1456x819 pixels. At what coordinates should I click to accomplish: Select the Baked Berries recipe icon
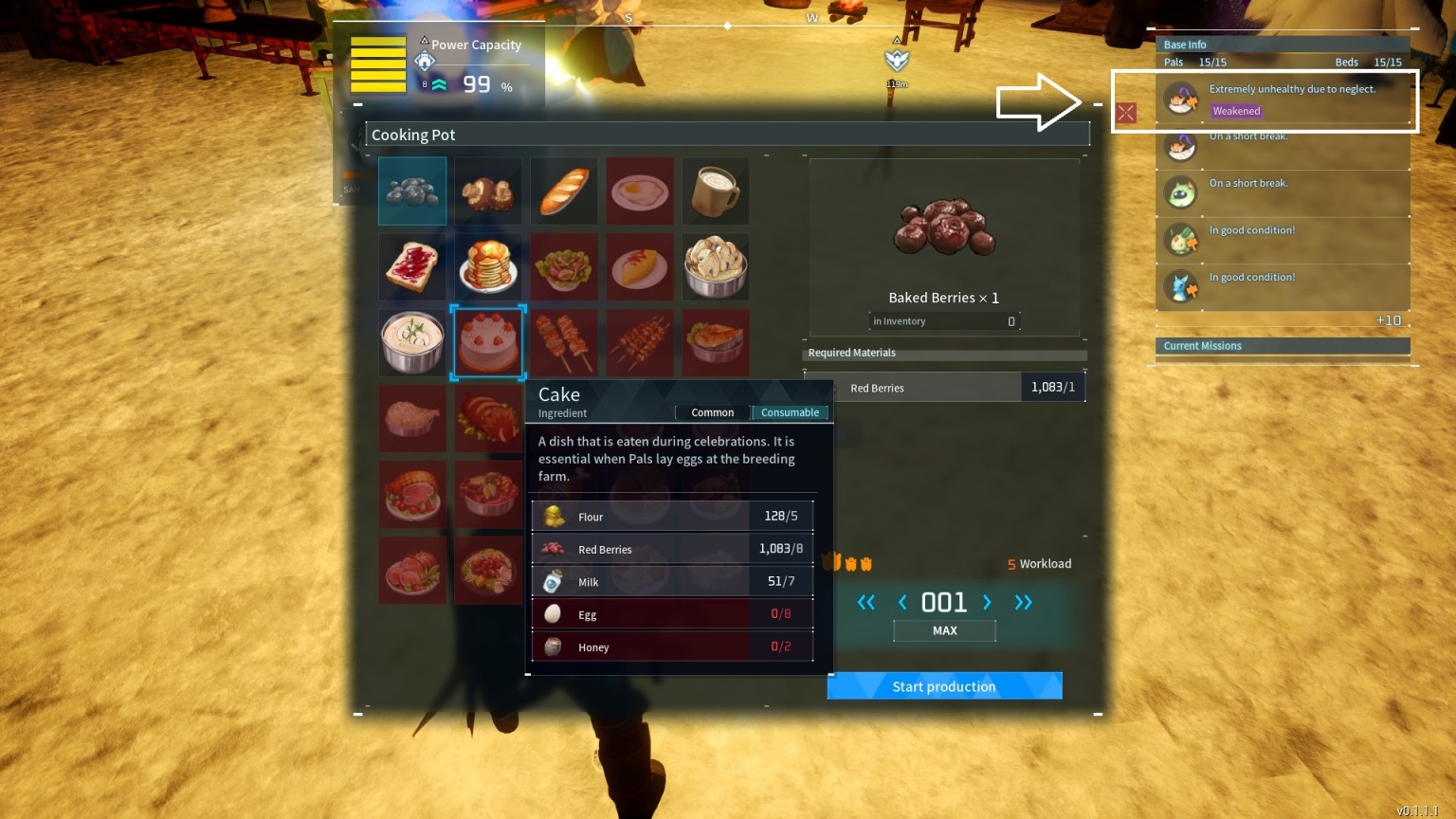pyautogui.click(x=412, y=191)
